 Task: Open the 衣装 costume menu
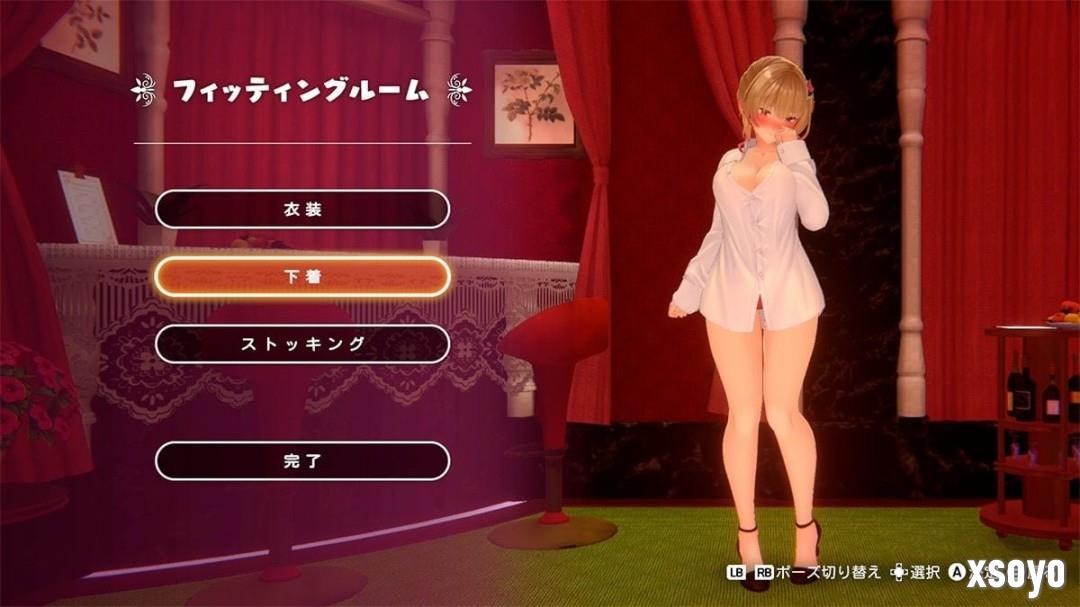coord(302,210)
